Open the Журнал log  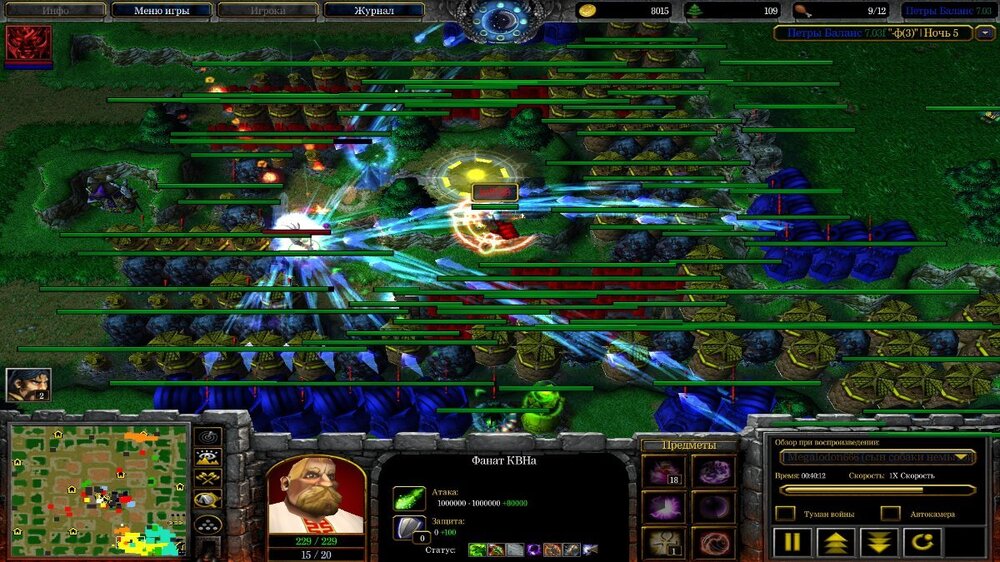tap(375, 11)
